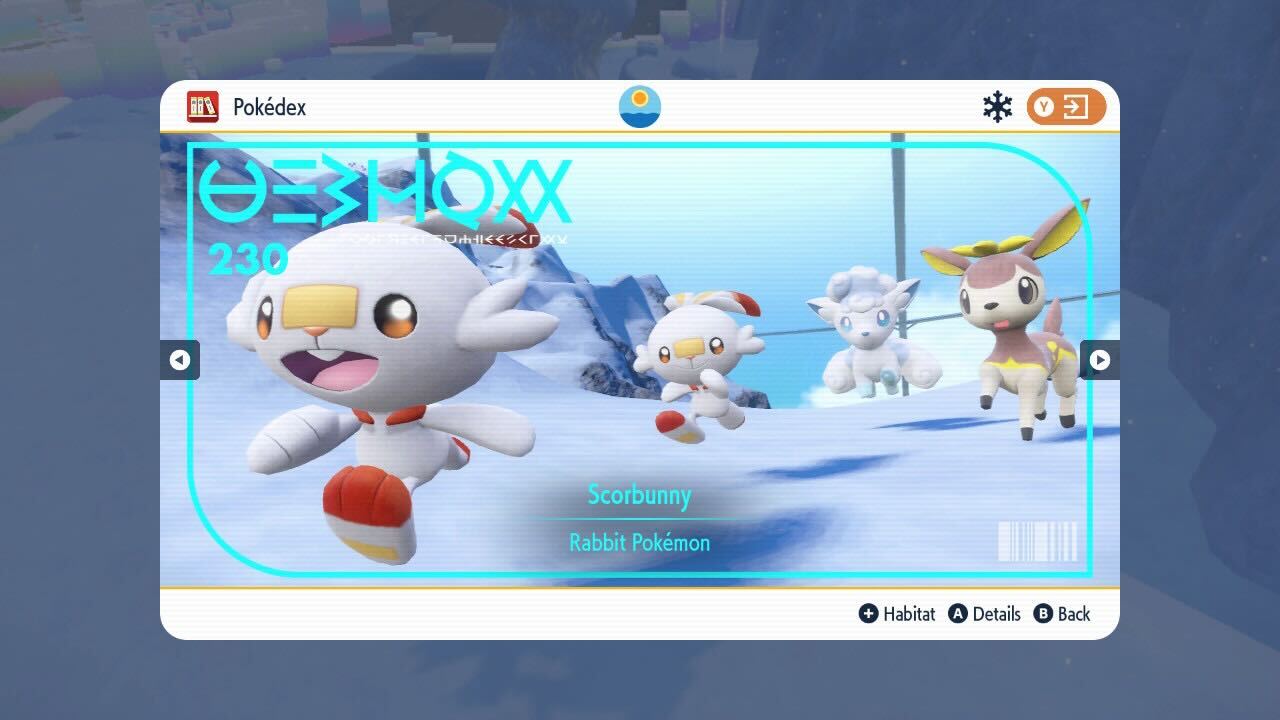This screenshot has width=1280, height=720.
Task: Click the Rabbit Pokémon species text
Action: [640, 542]
